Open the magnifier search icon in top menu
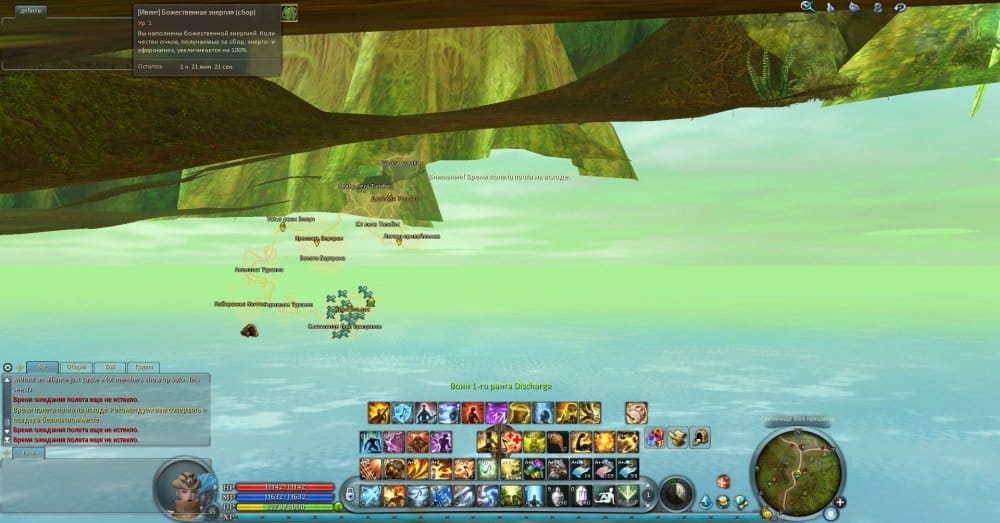Viewport: 1000px width, 523px height. (808, 7)
